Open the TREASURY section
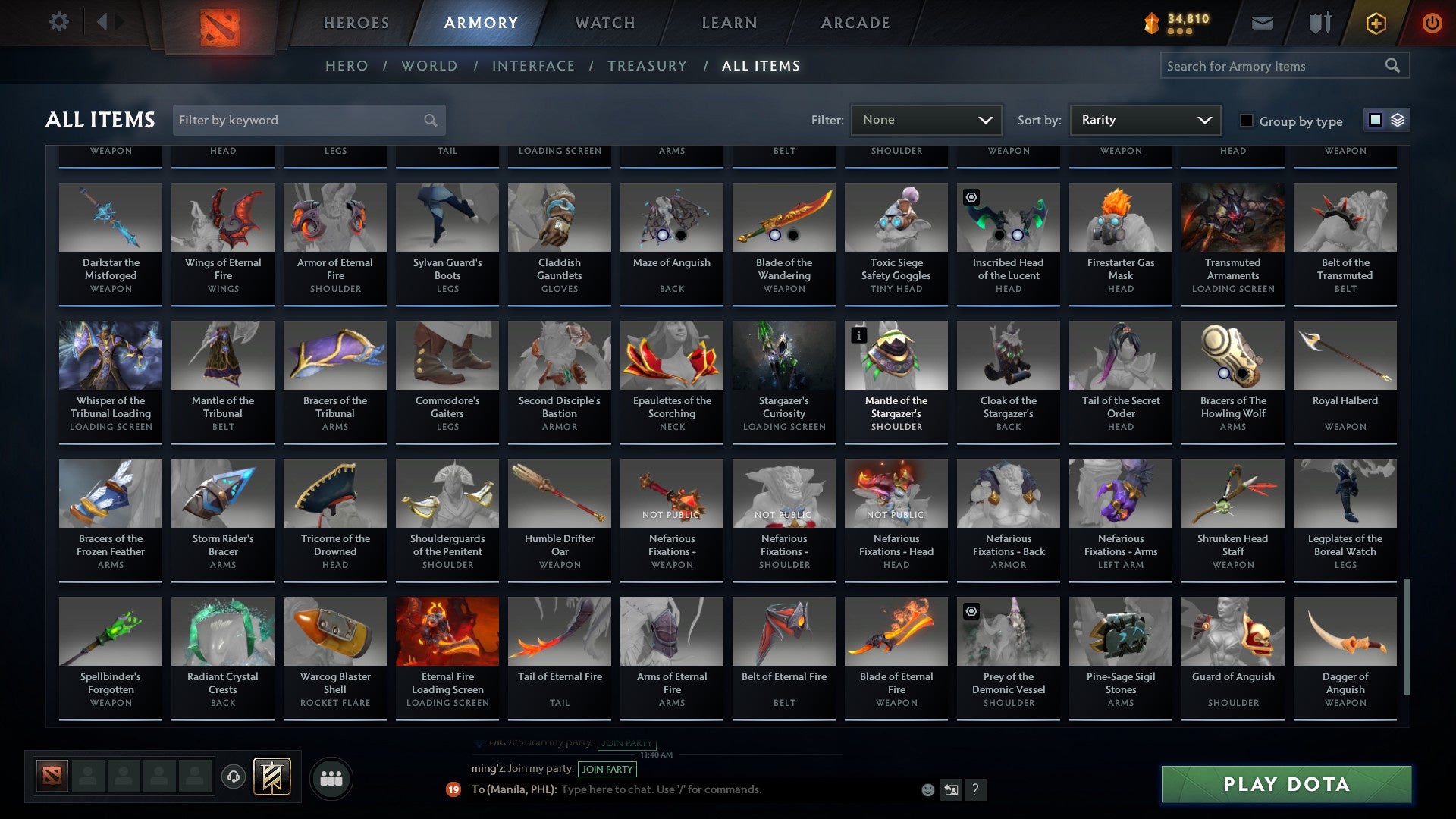This screenshot has width=1456, height=819. 648,66
